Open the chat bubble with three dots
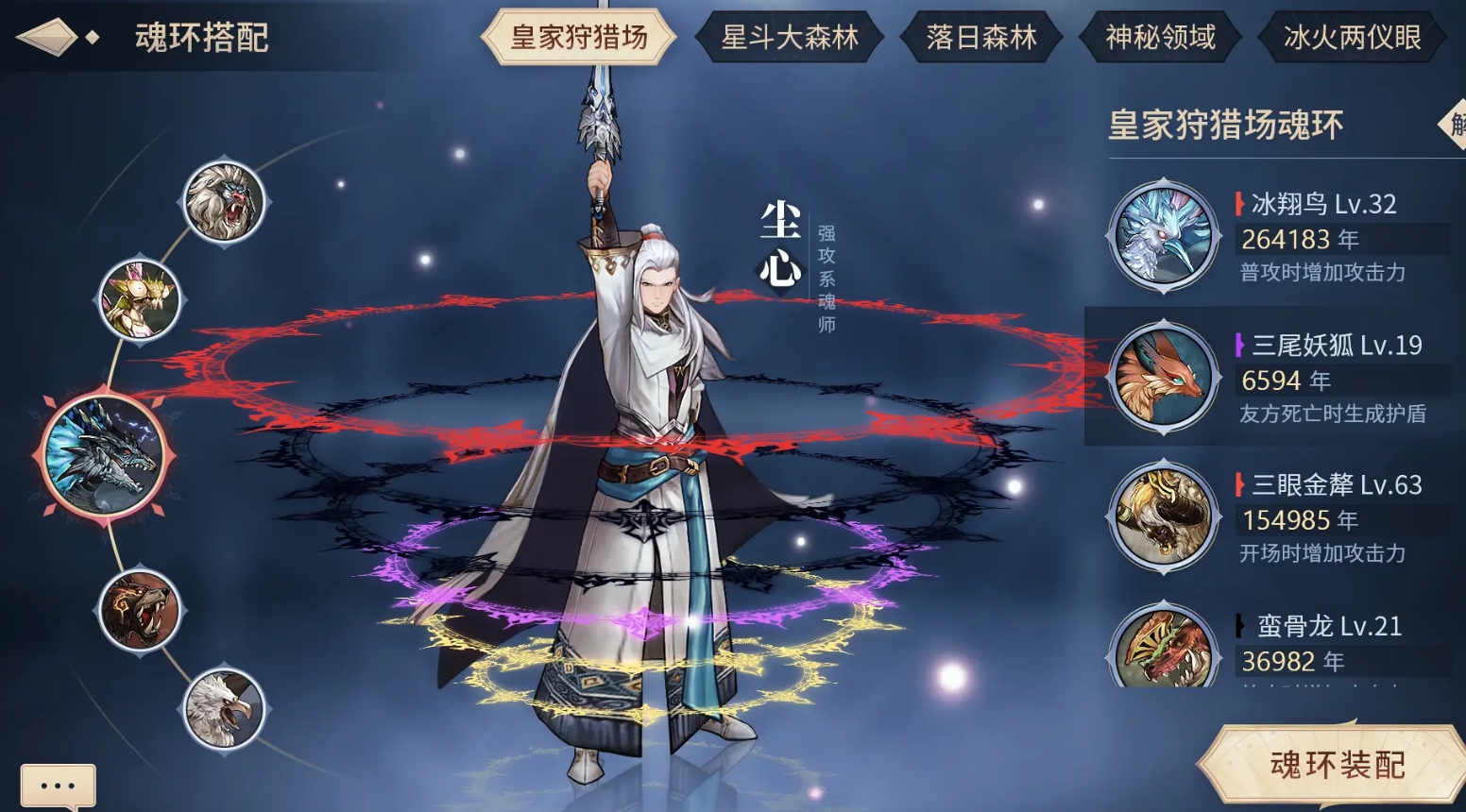Screen dimensions: 1466x812 click(x=57, y=785)
